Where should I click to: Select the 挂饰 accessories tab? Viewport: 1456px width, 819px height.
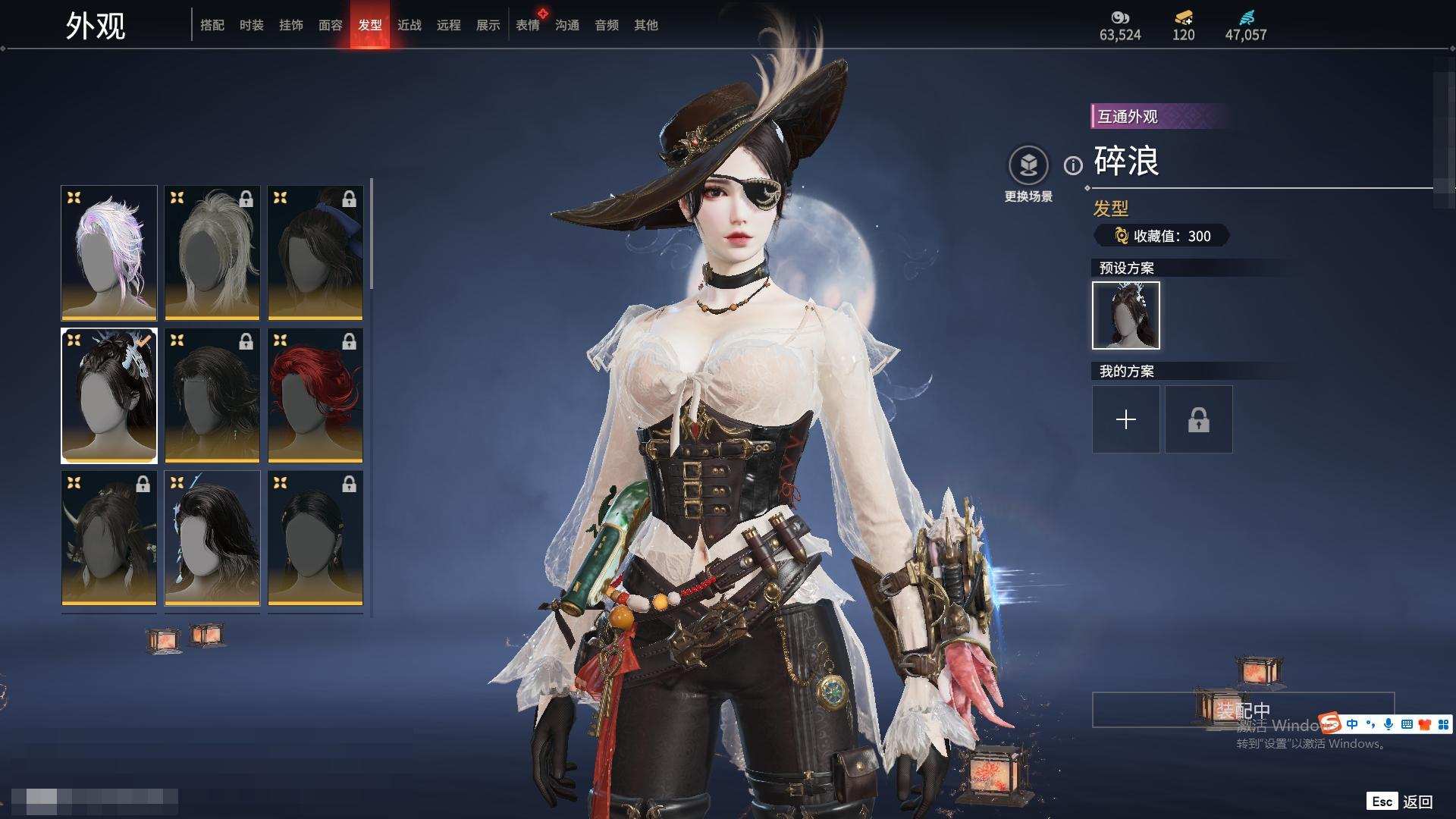[x=291, y=25]
